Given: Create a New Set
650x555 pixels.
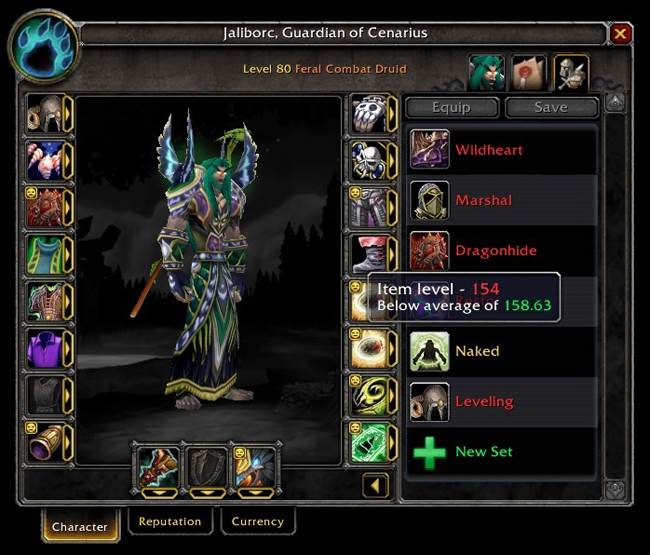Looking at the screenshot, I should (x=483, y=451).
